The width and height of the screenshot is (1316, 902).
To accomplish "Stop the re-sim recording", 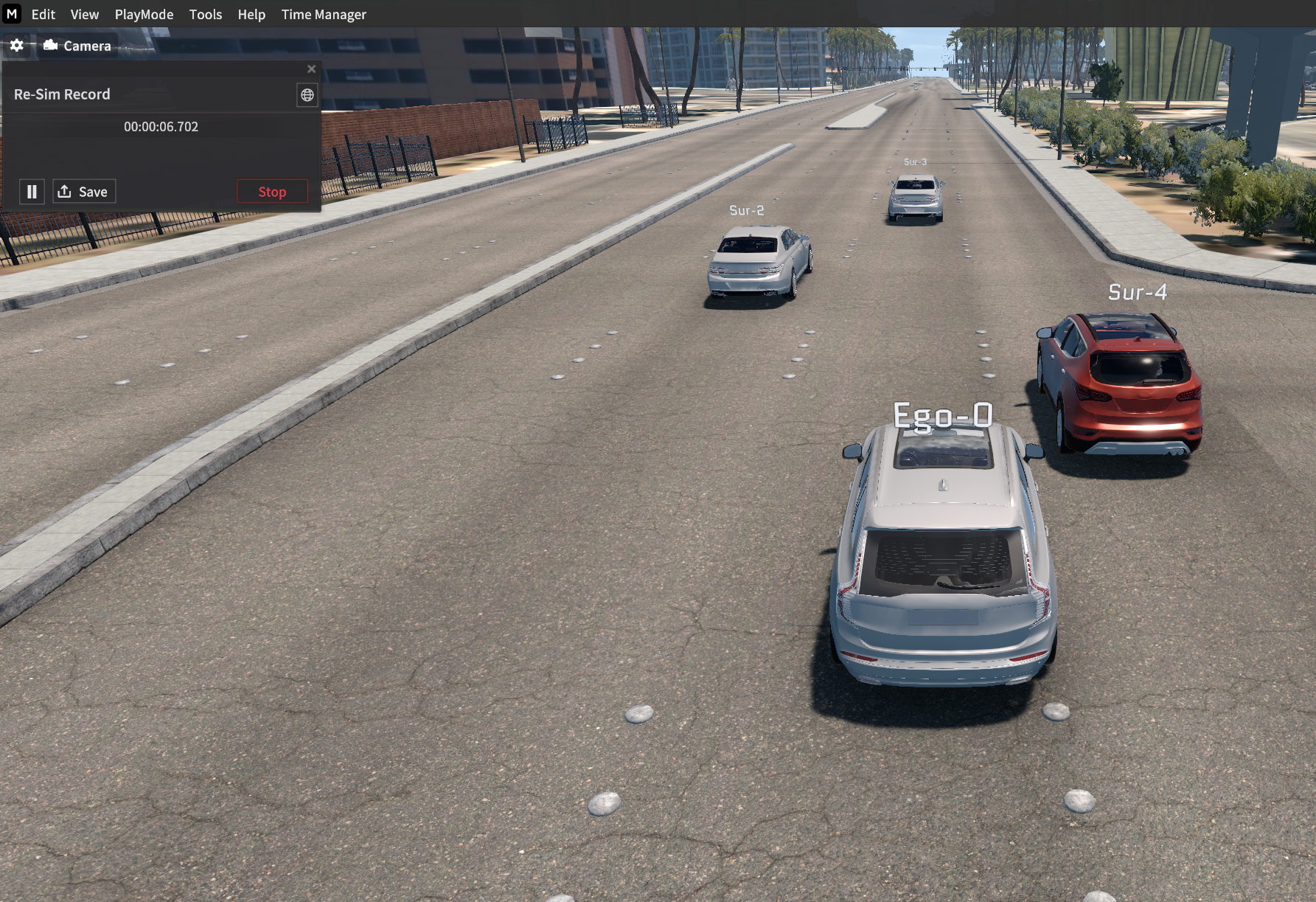I will pyautogui.click(x=272, y=192).
